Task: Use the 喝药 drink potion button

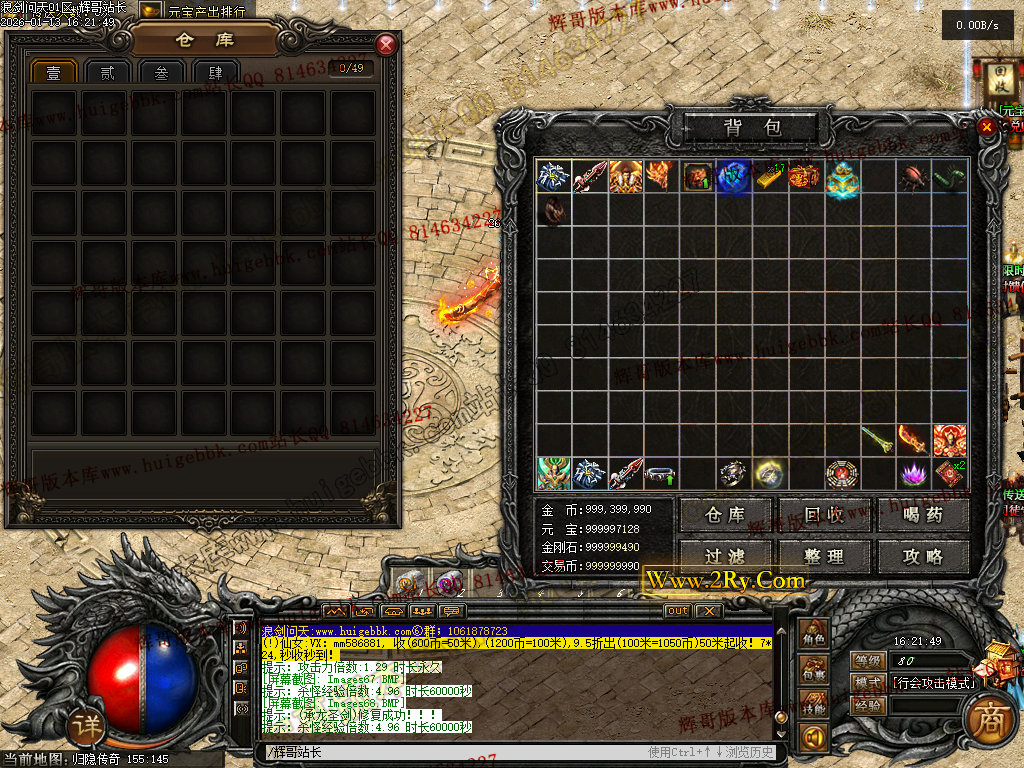Action: click(923, 515)
